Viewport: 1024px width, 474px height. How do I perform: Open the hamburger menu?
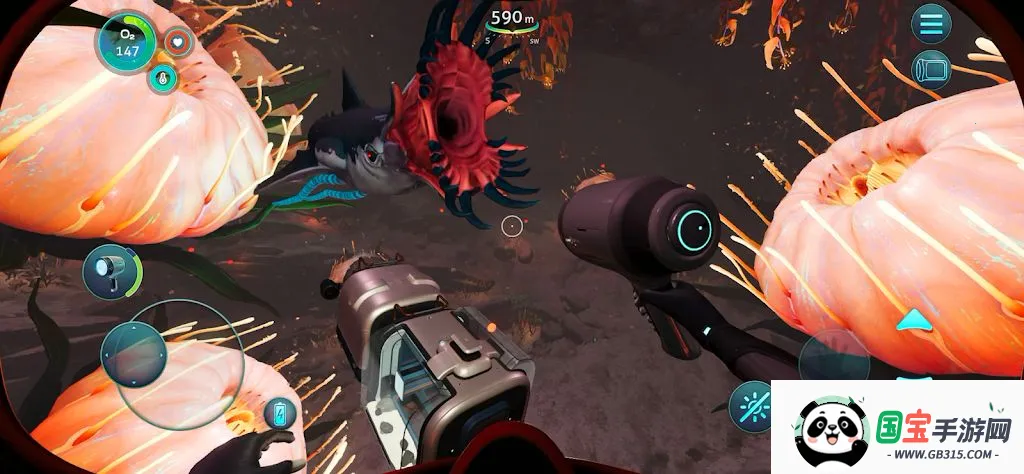(x=931, y=23)
